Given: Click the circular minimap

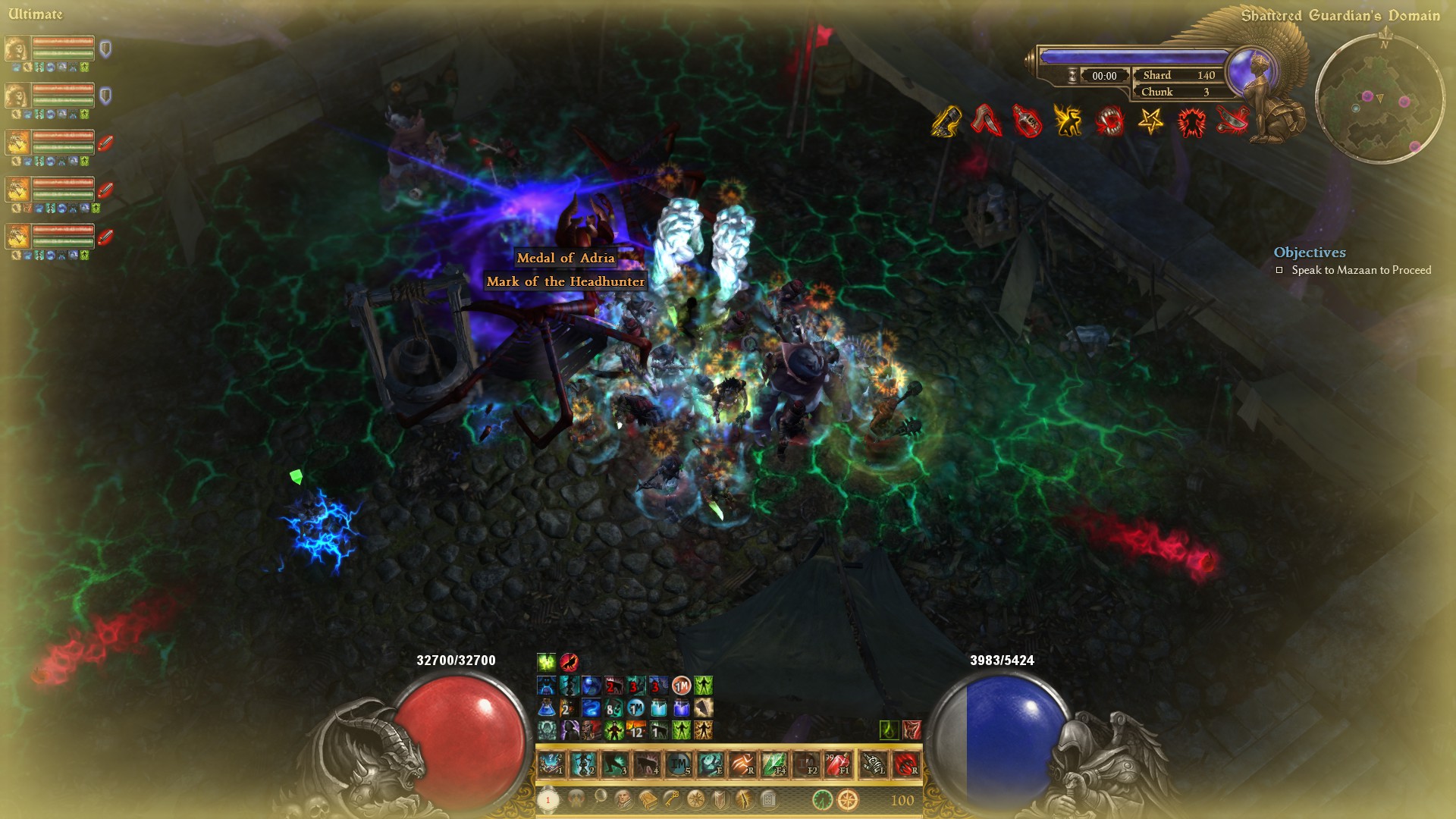Looking at the screenshot, I should click(x=1379, y=99).
